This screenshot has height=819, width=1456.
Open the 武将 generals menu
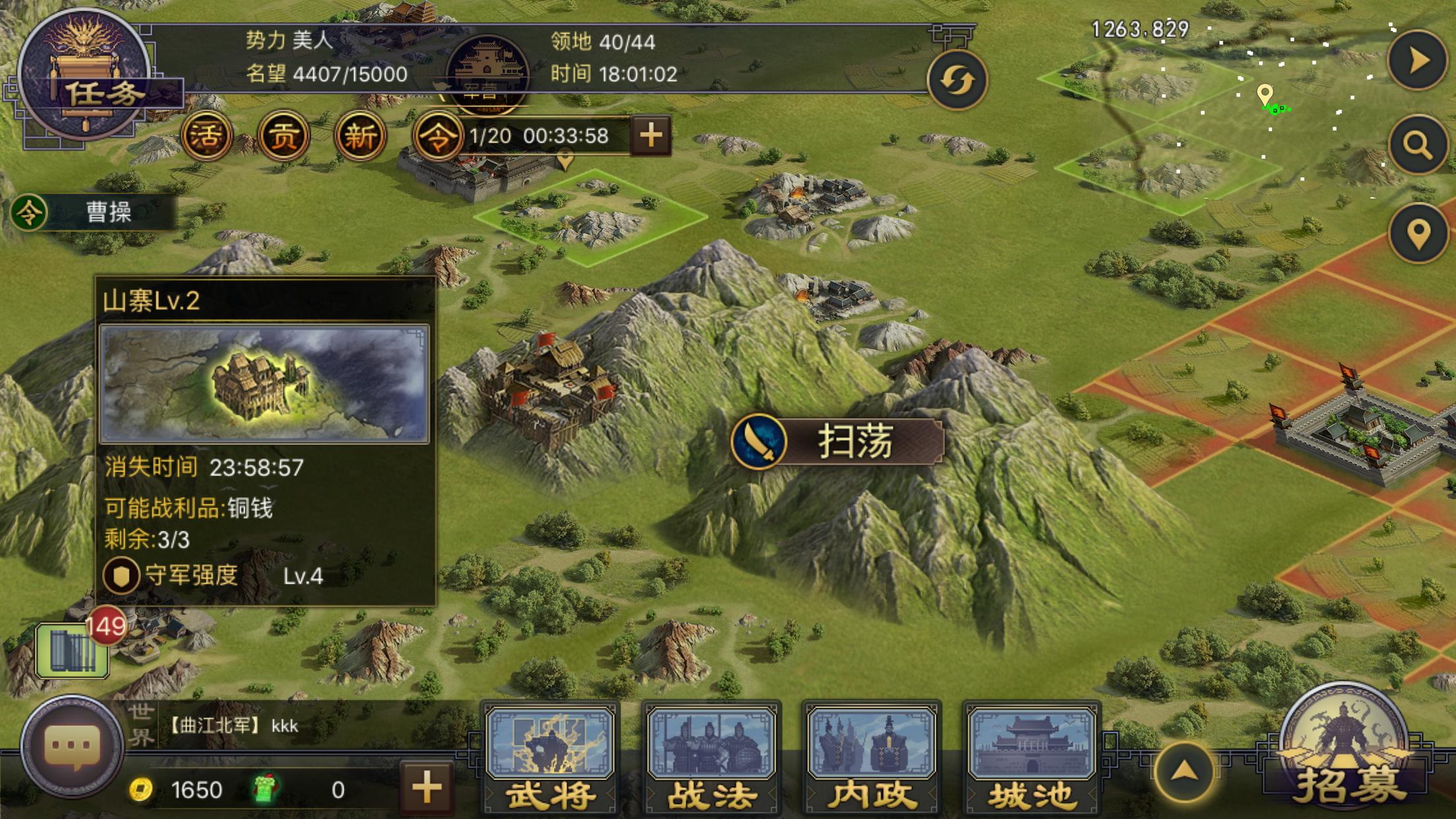(551, 758)
